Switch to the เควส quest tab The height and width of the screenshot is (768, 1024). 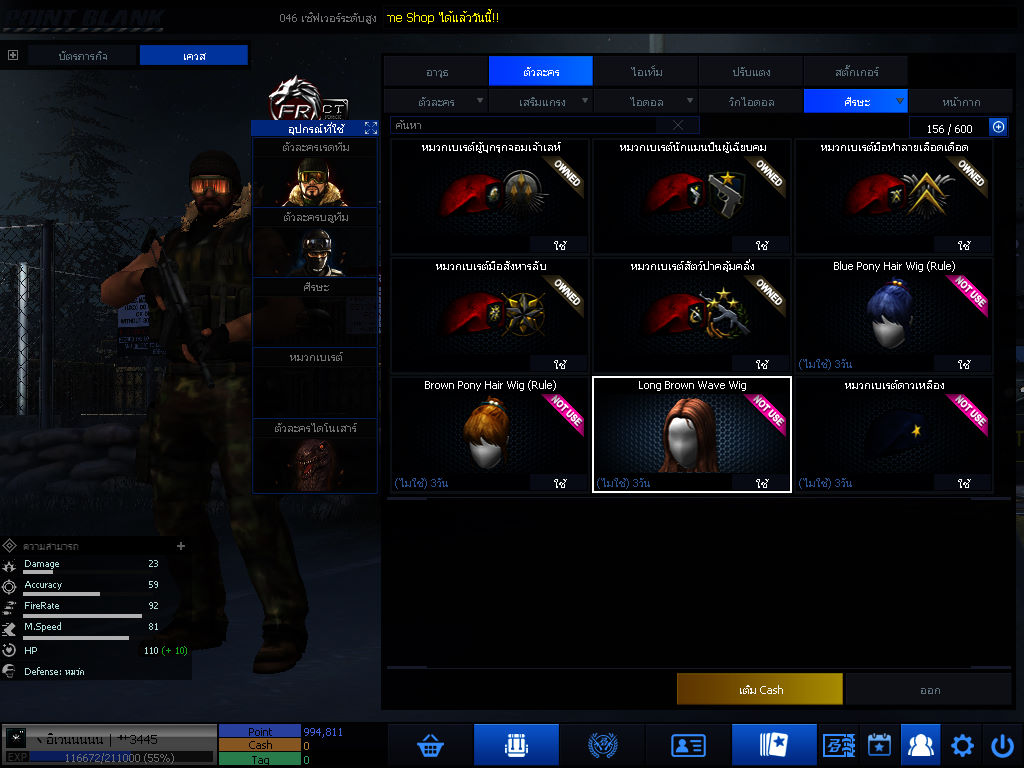coord(193,56)
